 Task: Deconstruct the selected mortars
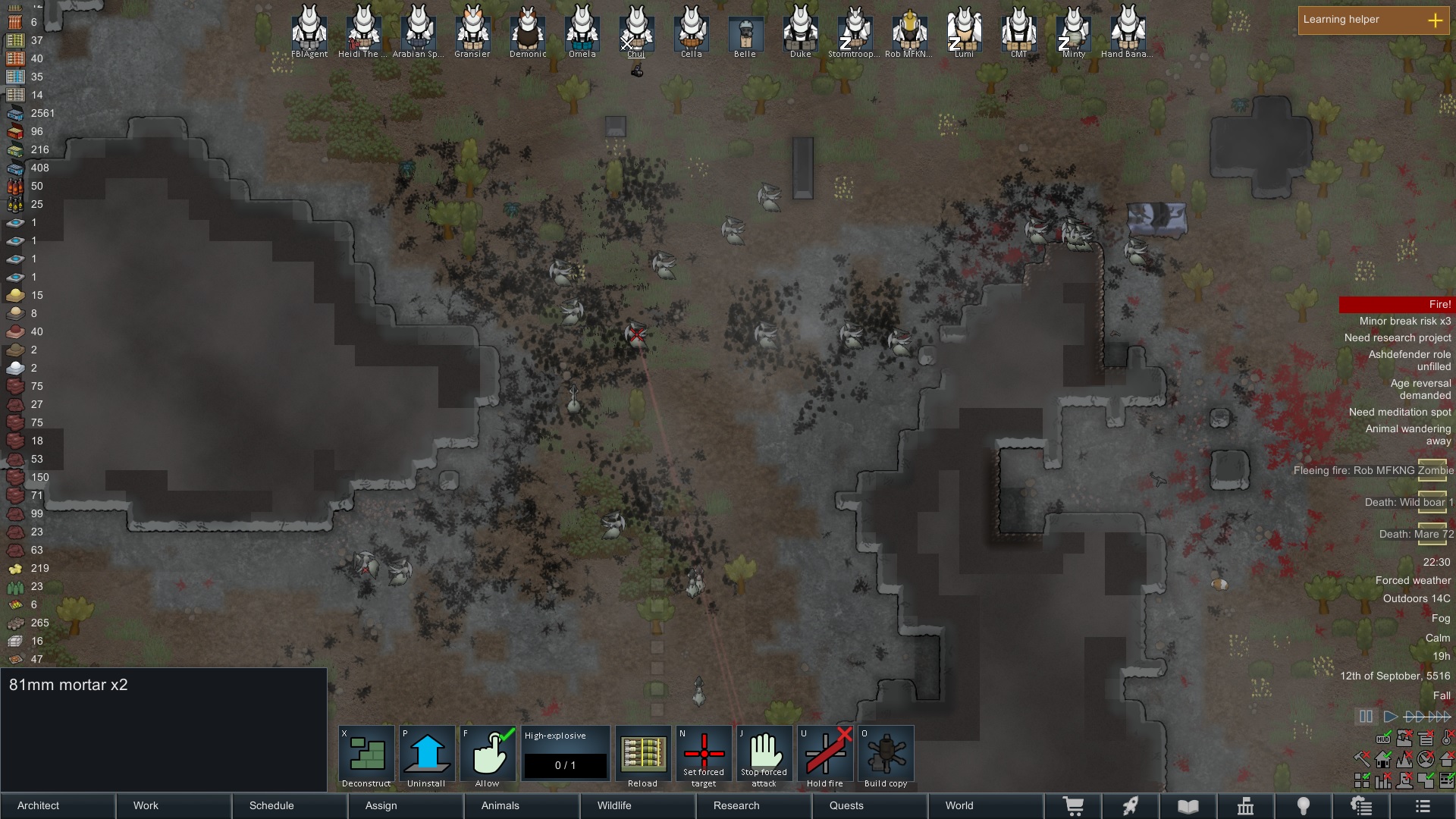(366, 756)
